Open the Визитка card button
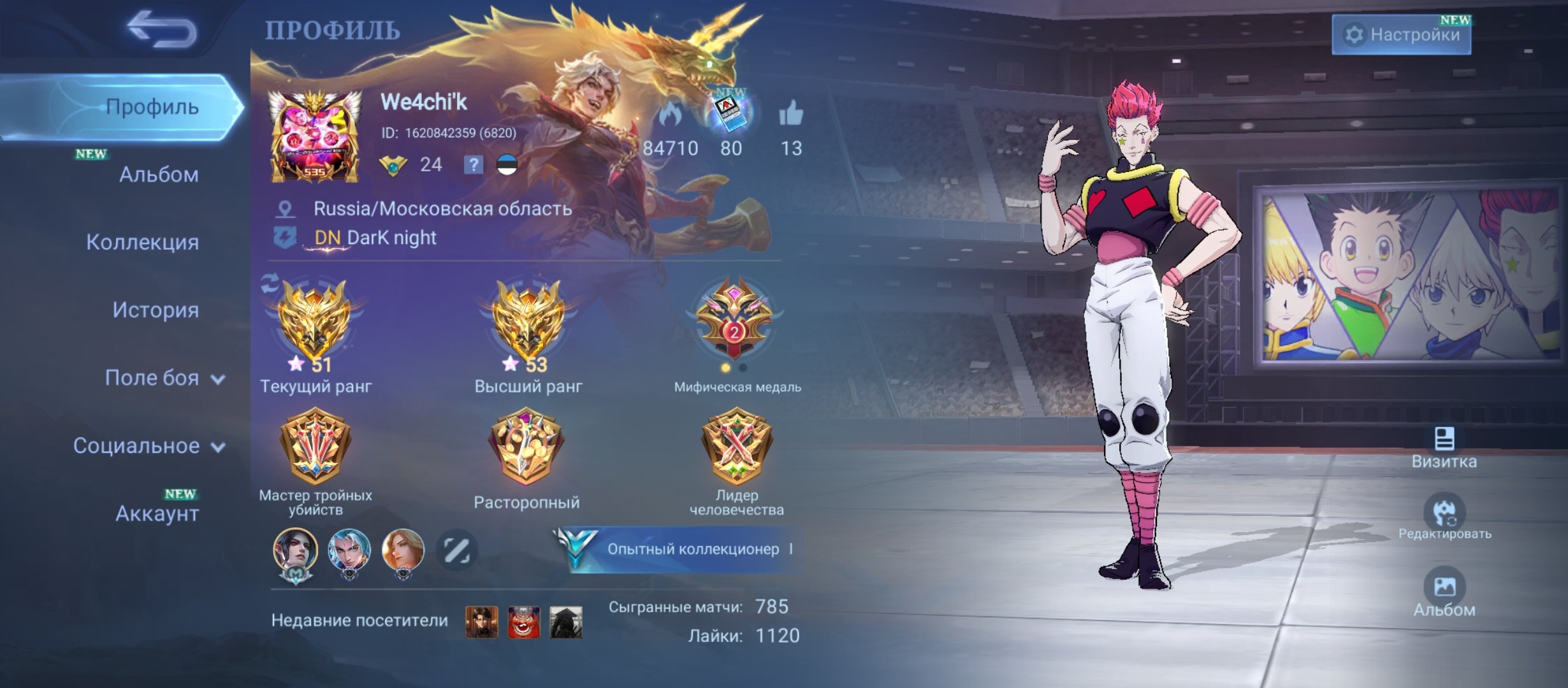This screenshot has height=688, width=1568. pos(1444,448)
